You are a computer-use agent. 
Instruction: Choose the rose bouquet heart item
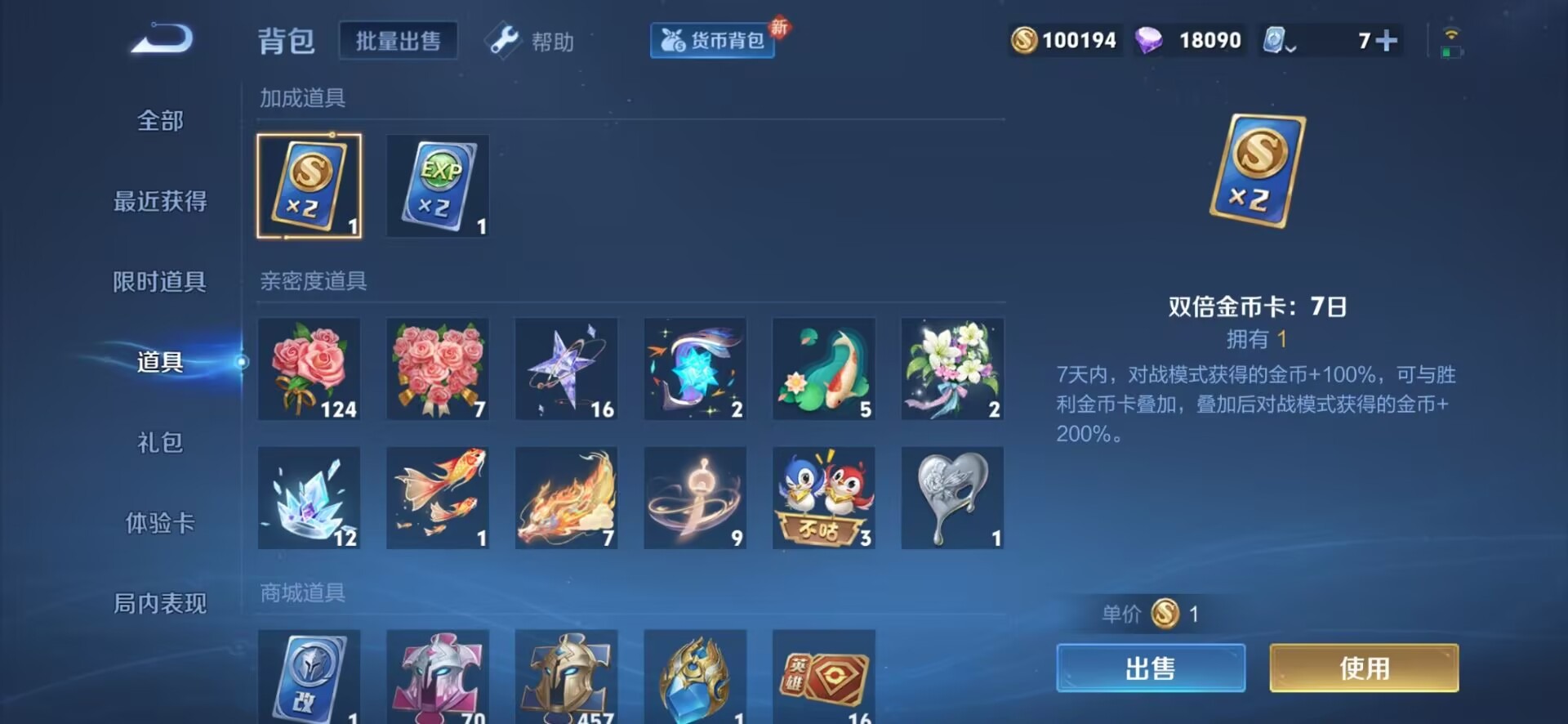pos(438,369)
